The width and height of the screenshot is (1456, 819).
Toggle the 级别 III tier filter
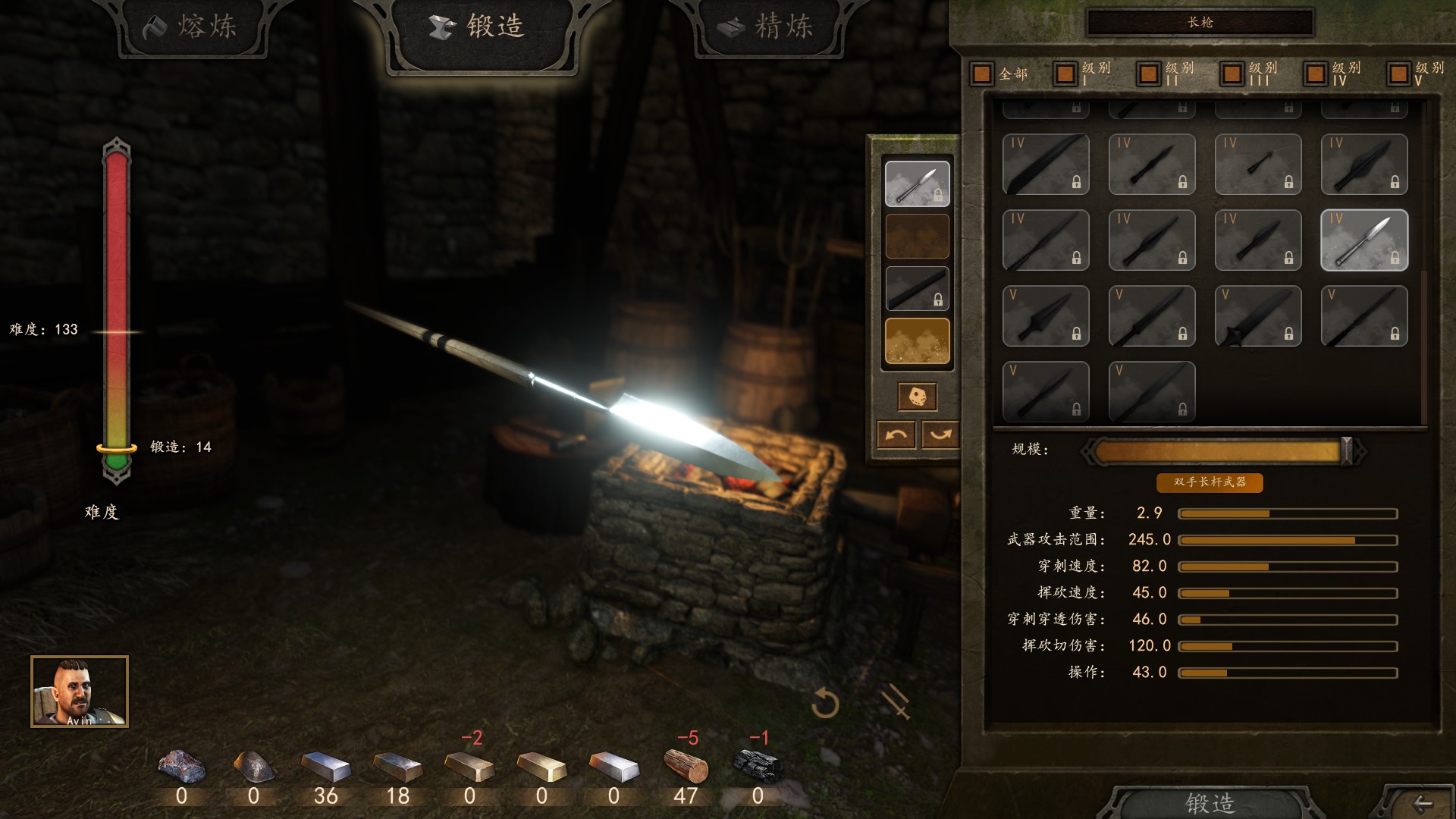click(1232, 74)
